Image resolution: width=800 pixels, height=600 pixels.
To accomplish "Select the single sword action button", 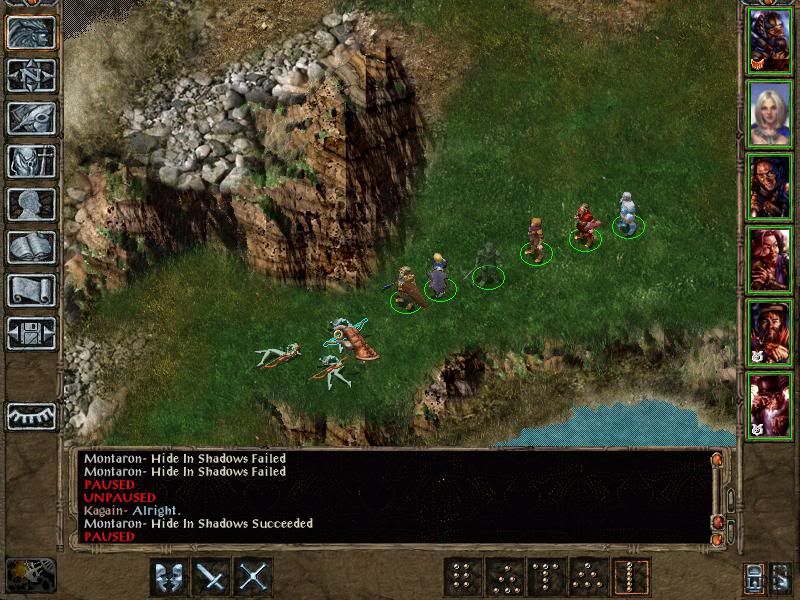I will click(x=211, y=577).
